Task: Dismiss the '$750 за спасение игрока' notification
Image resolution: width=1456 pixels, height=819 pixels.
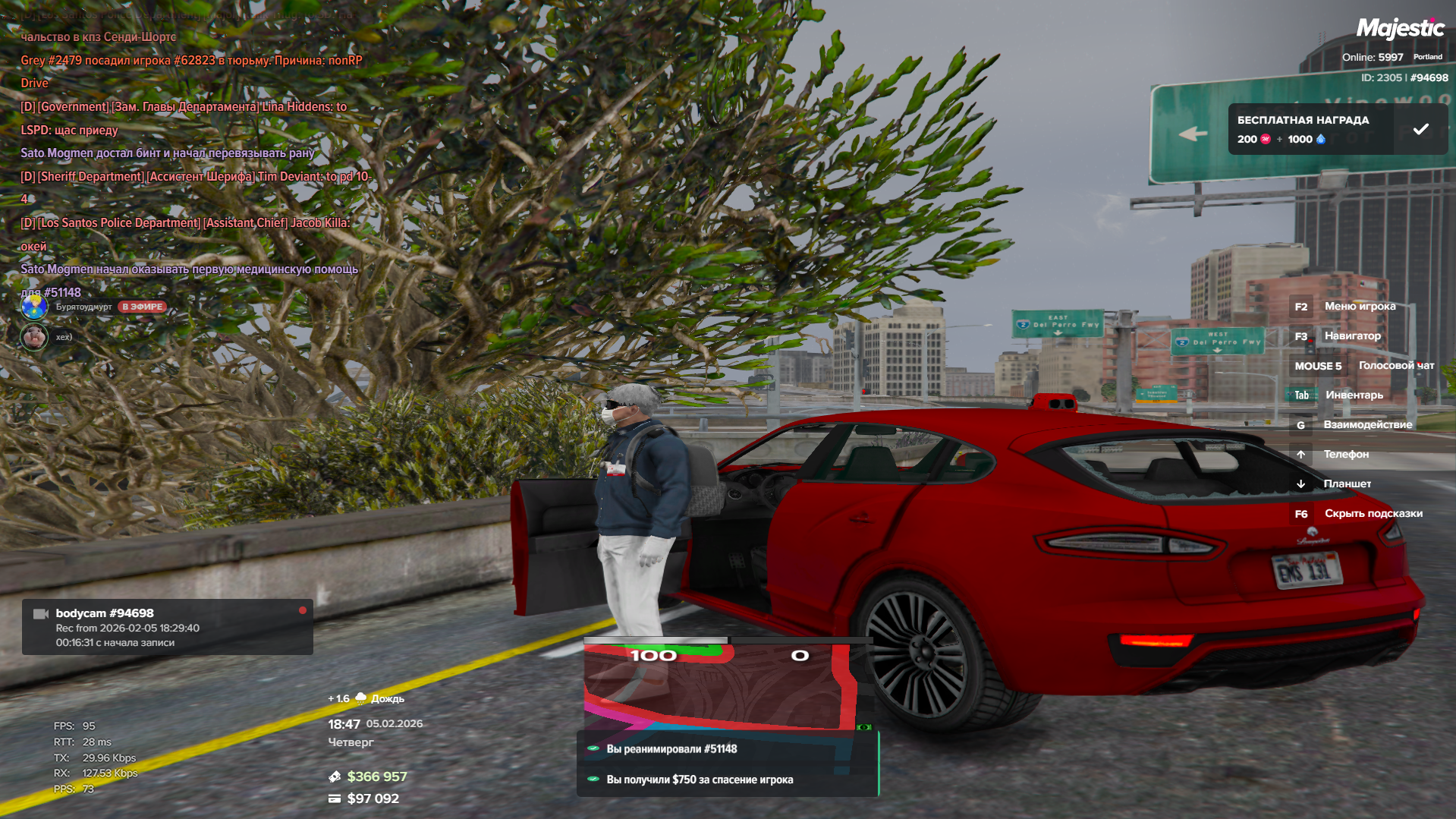Action: (x=727, y=780)
